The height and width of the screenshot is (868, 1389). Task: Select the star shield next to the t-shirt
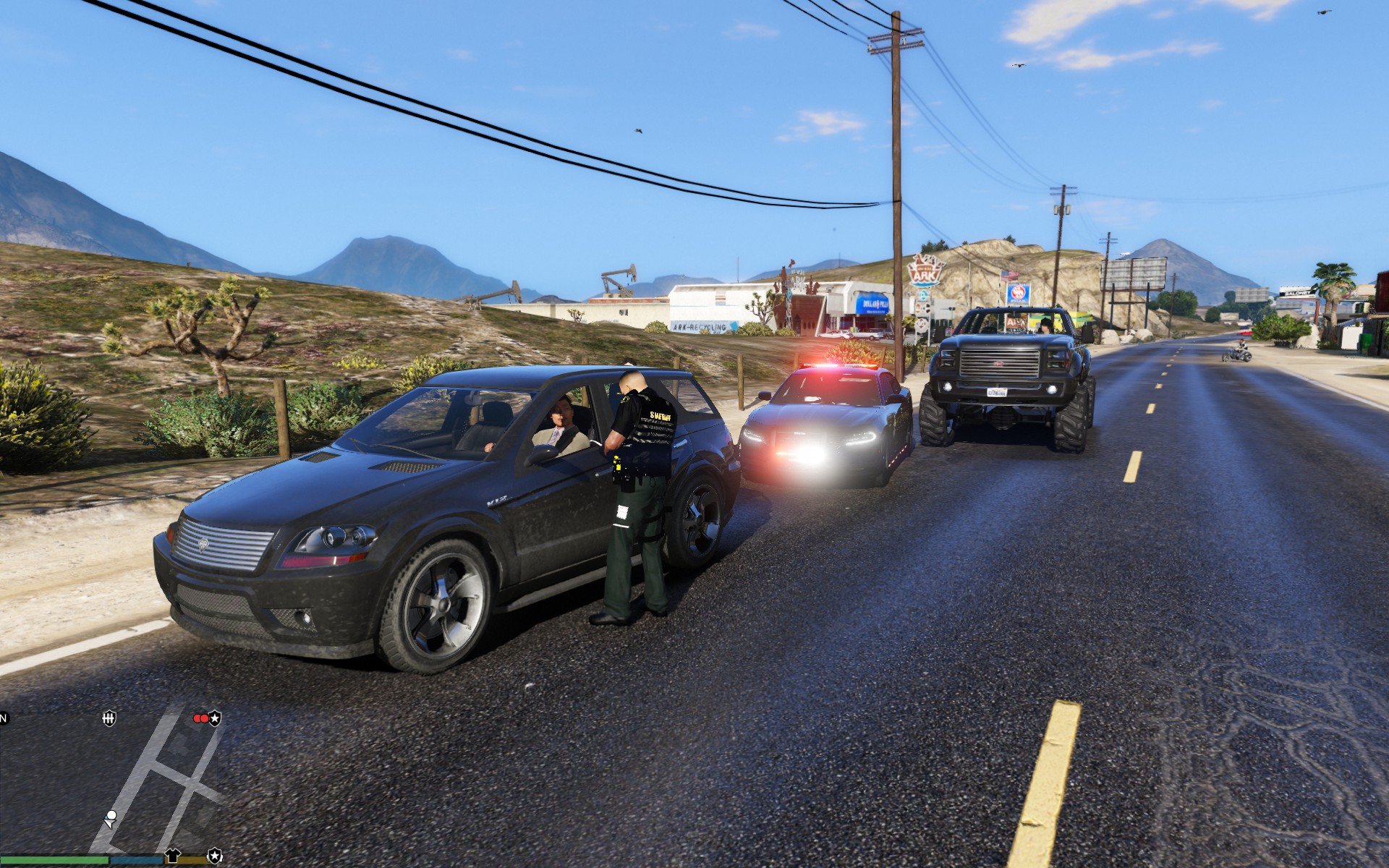click(215, 856)
